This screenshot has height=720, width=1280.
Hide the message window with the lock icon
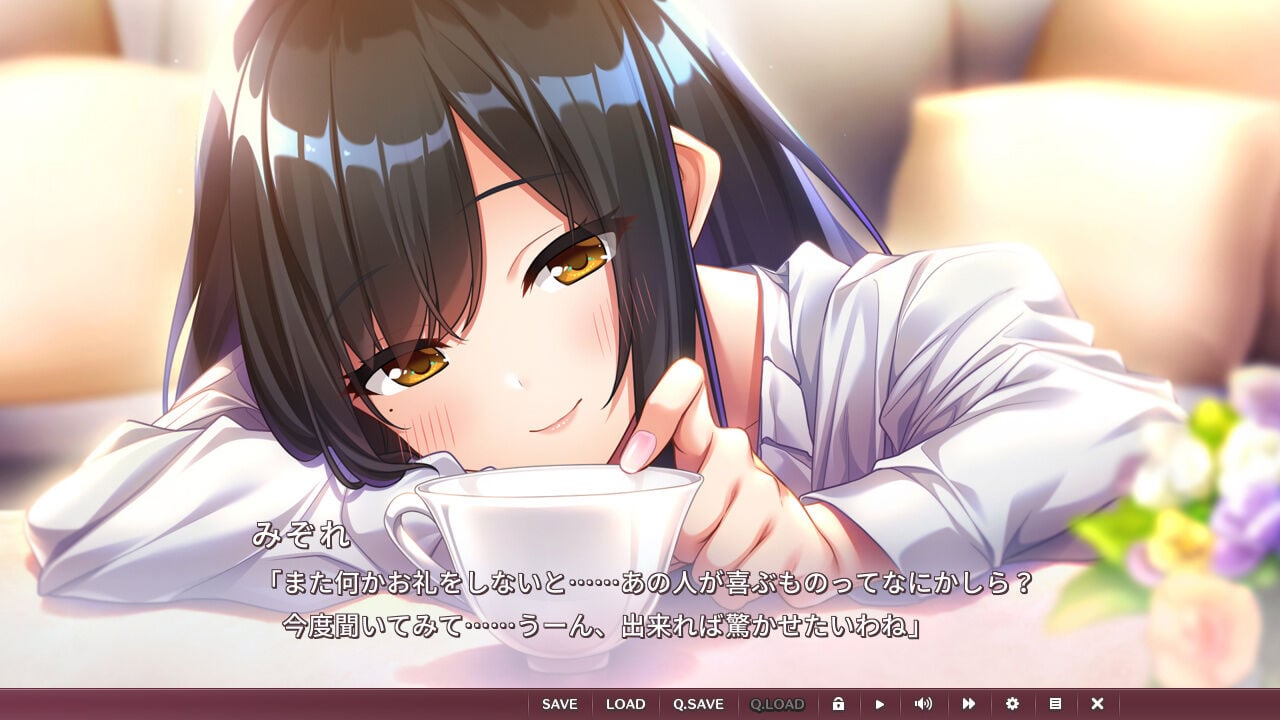(x=840, y=703)
